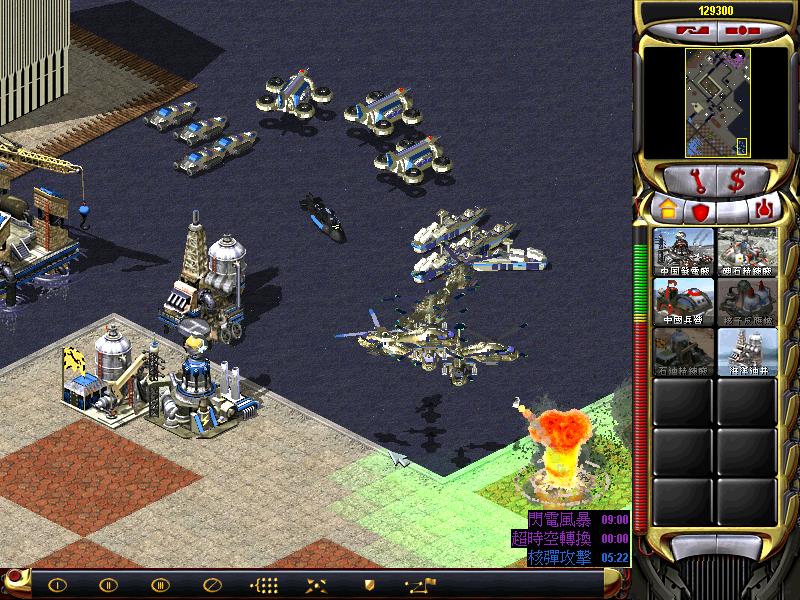Activate the shield guard command
800x600 pixels.
[368, 584]
